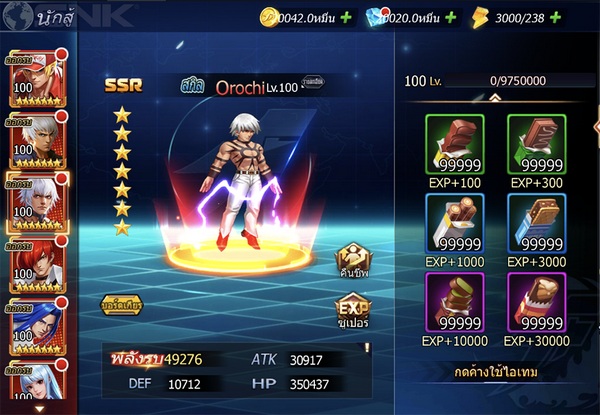Show more fighters with the list's down arrow
Image resolution: width=600 pixels, height=415 pixels.
click(39, 408)
